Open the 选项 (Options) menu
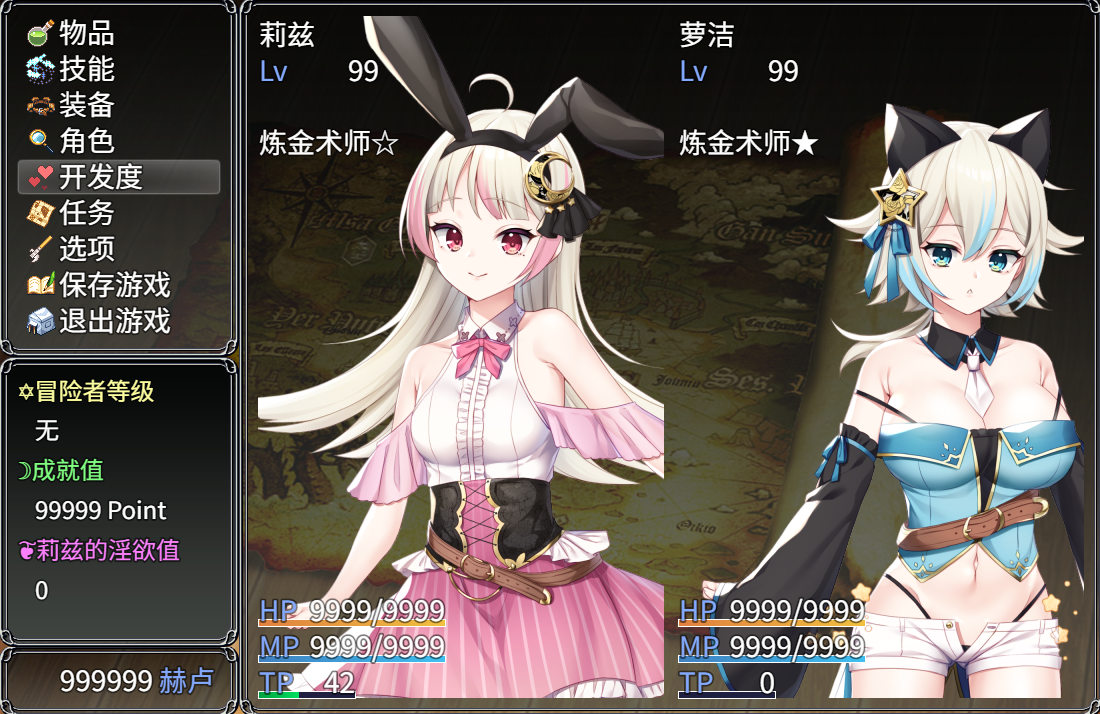 click(86, 249)
